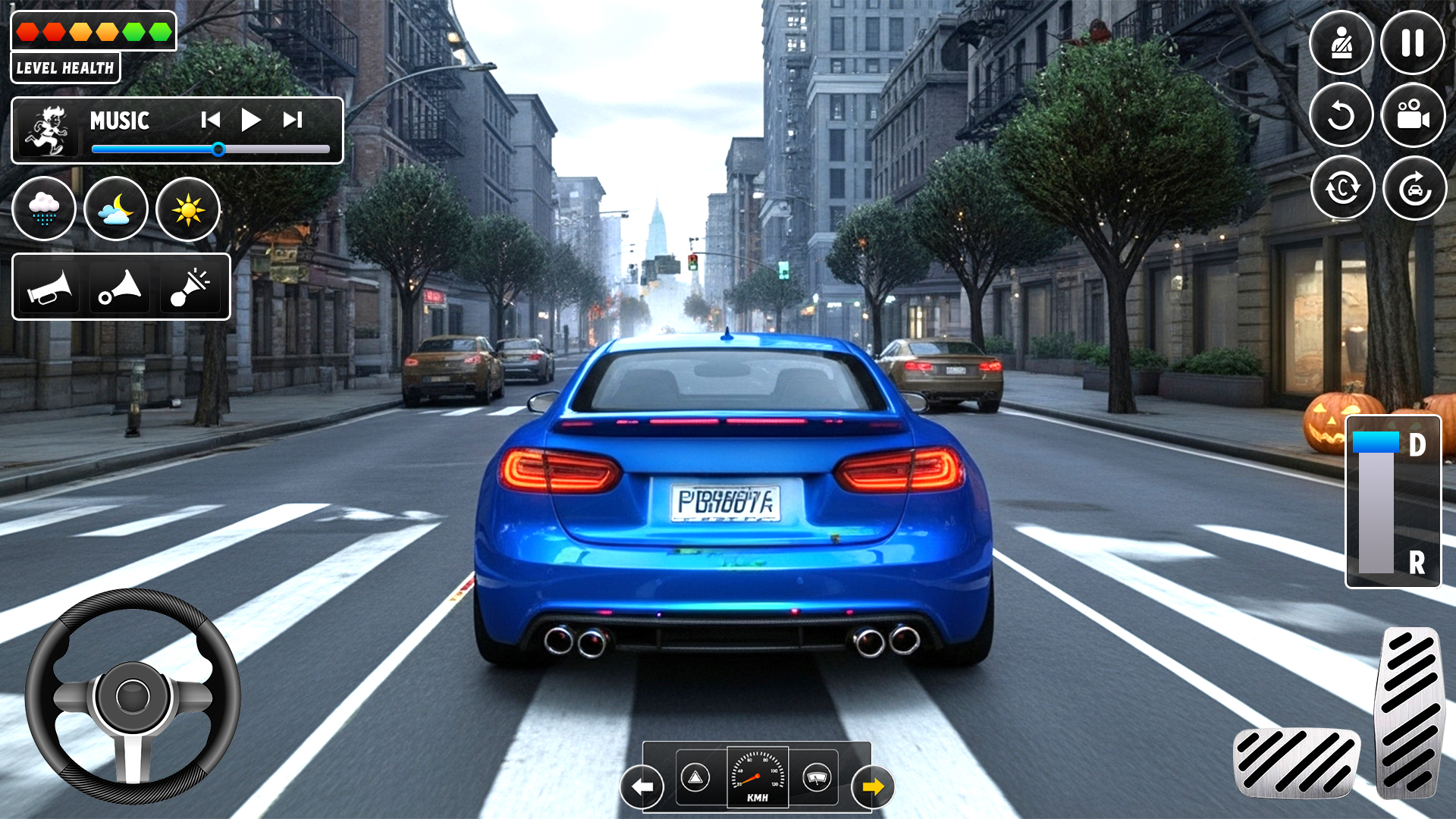The height and width of the screenshot is (819, 1456).
Task: Respawn the car with the car-arrow button
Action: [x=1414, y=188]
